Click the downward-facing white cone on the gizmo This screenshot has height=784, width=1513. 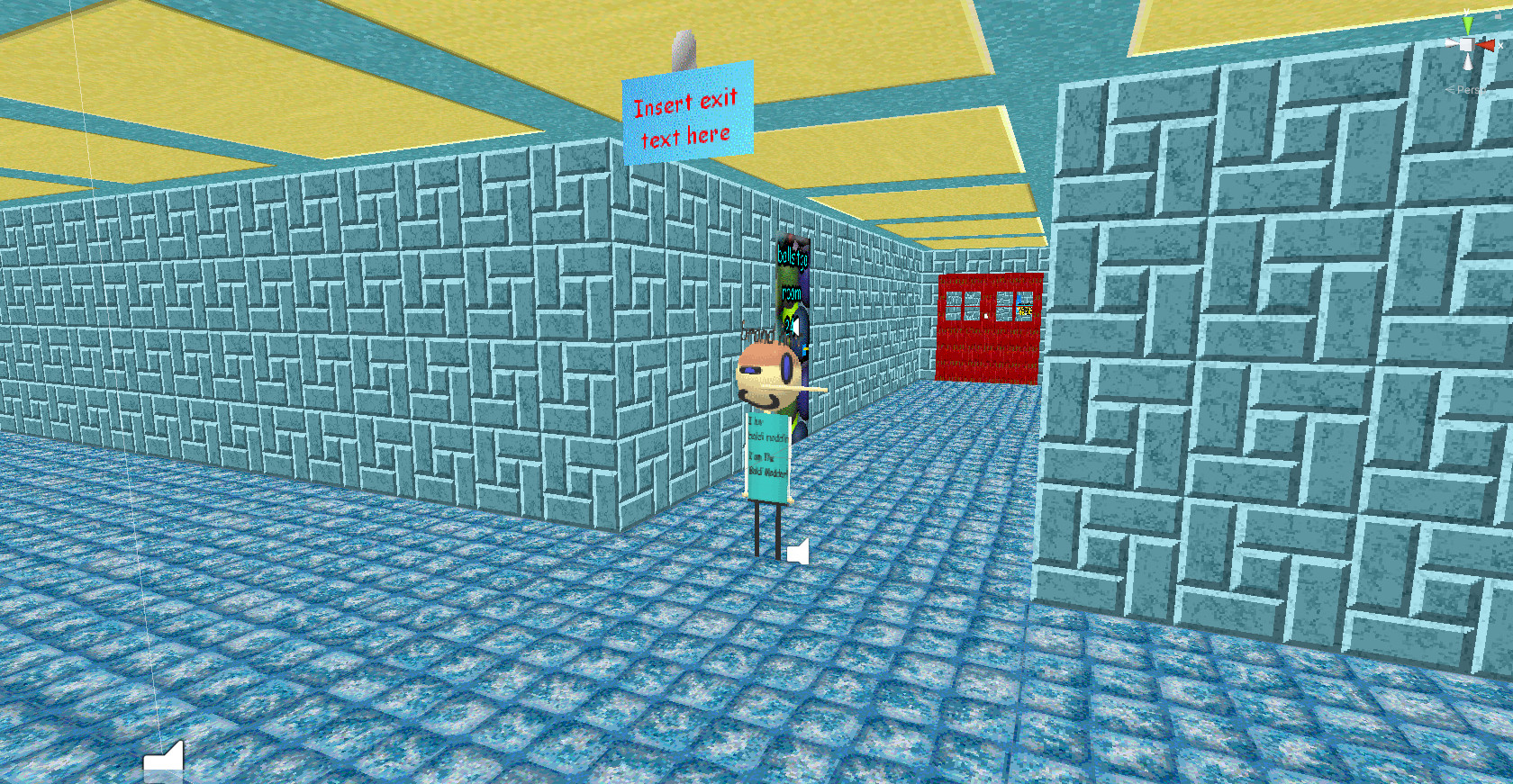tap(1468, 61)
